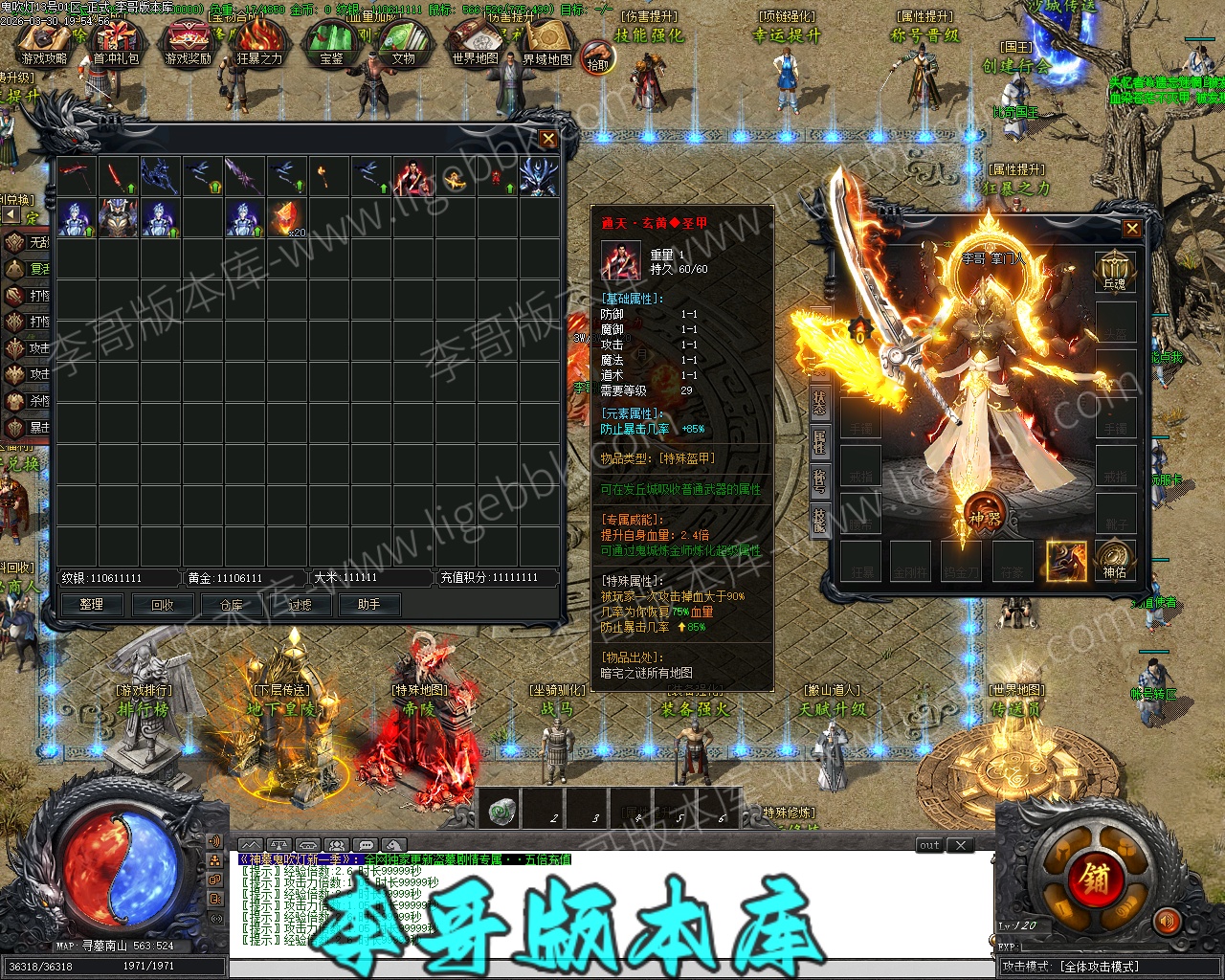This screenshot has height=980, width=1225.
Task: Select the green stone in hotbar slot
Action: pos(502,812)
